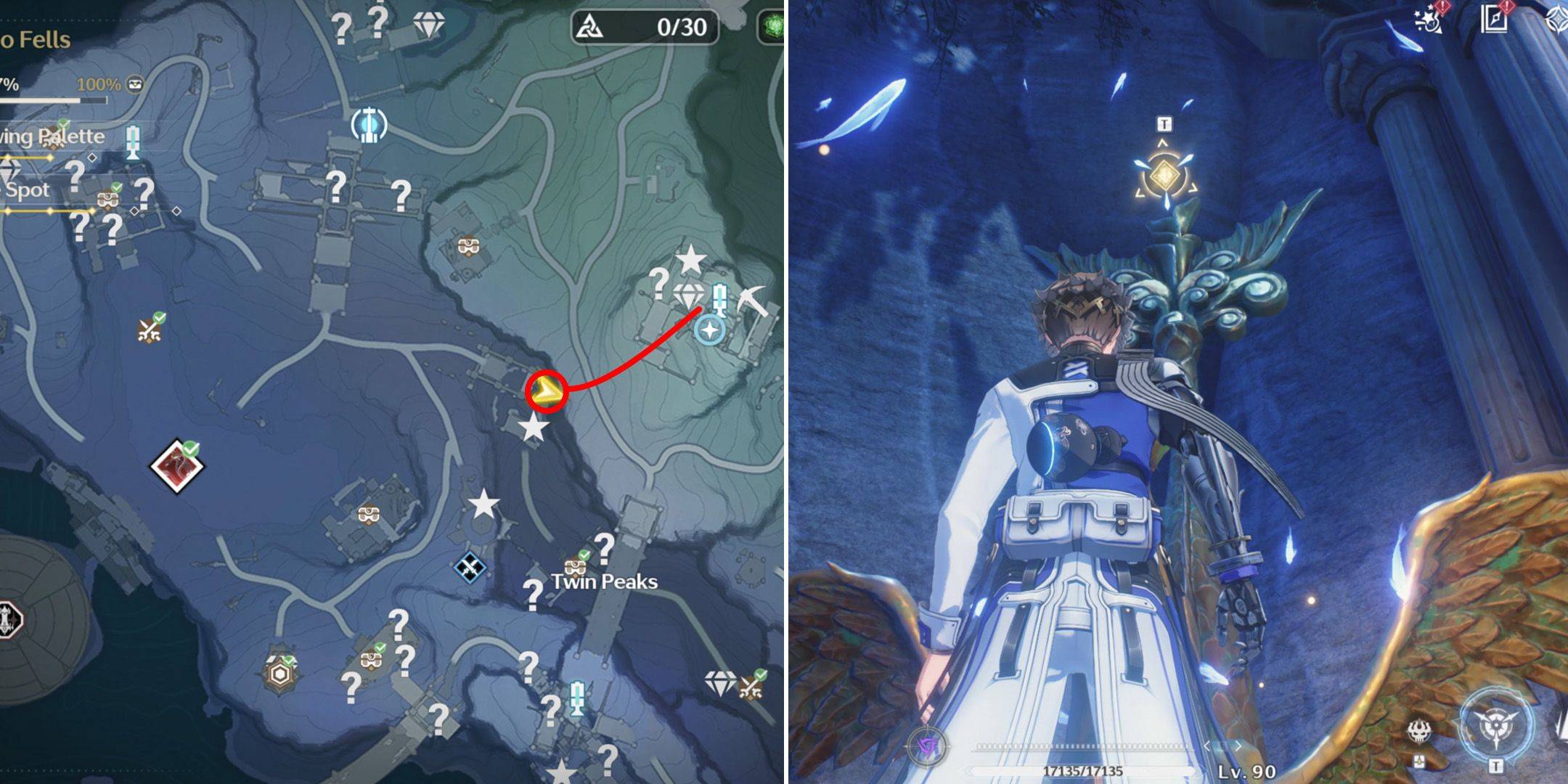Select the red diamond boss marker

177,465
